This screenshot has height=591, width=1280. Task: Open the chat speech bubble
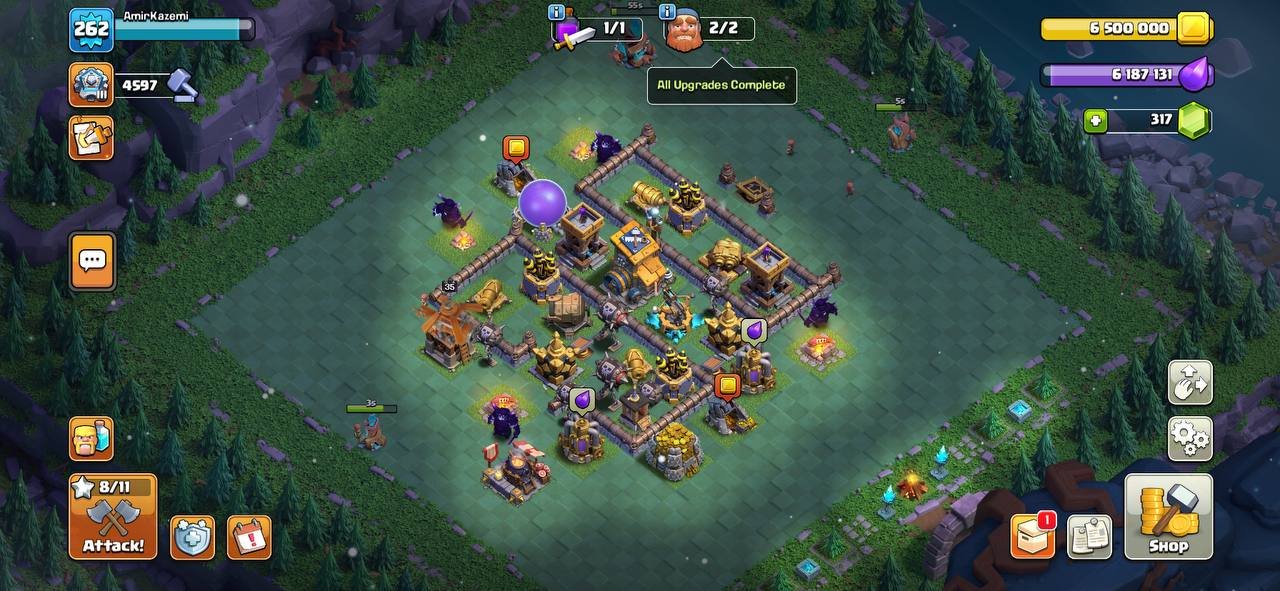pos(92,261)
